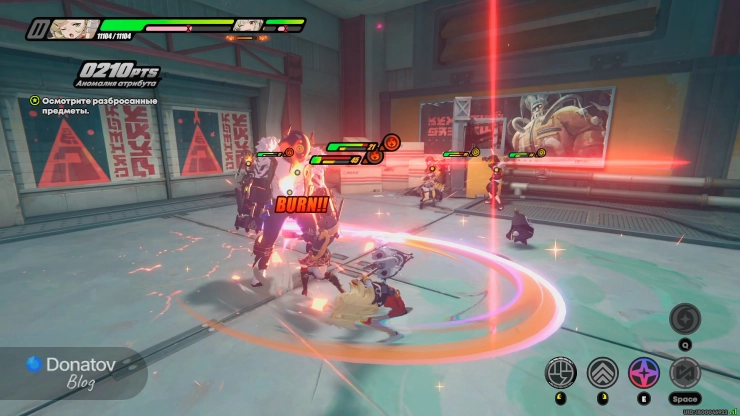Tap the character swap arrows icon
This screenshot has width=740, height=416.
pyautogui.click(x=685, y=372)
